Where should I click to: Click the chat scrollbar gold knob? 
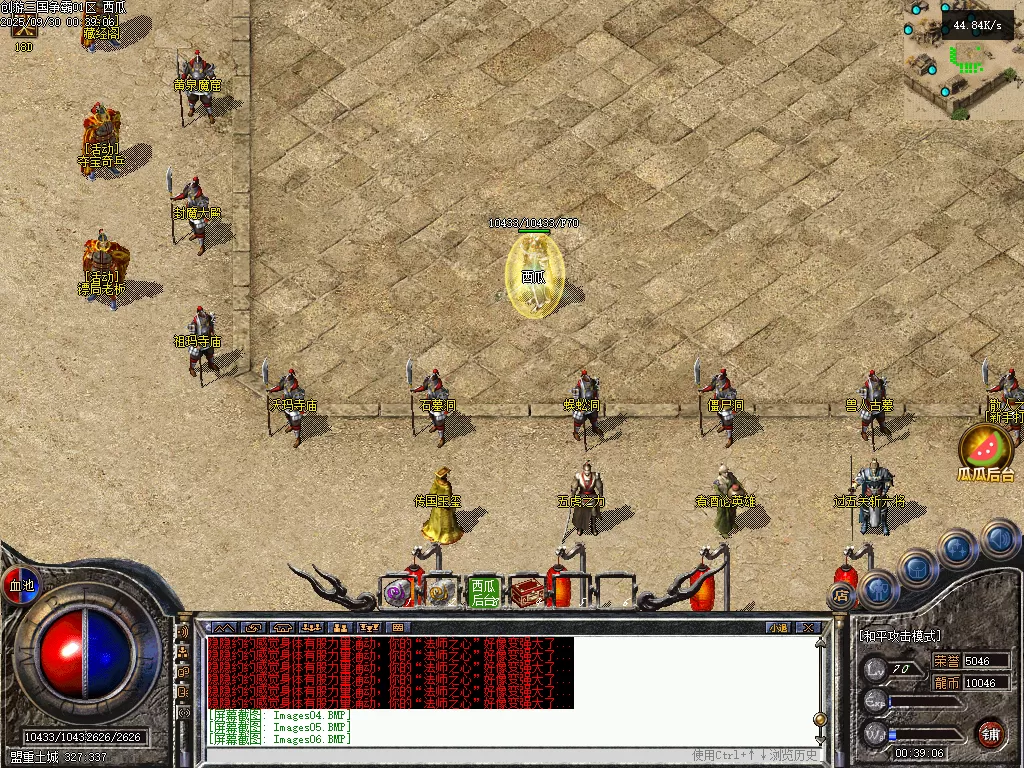[820, 719]
